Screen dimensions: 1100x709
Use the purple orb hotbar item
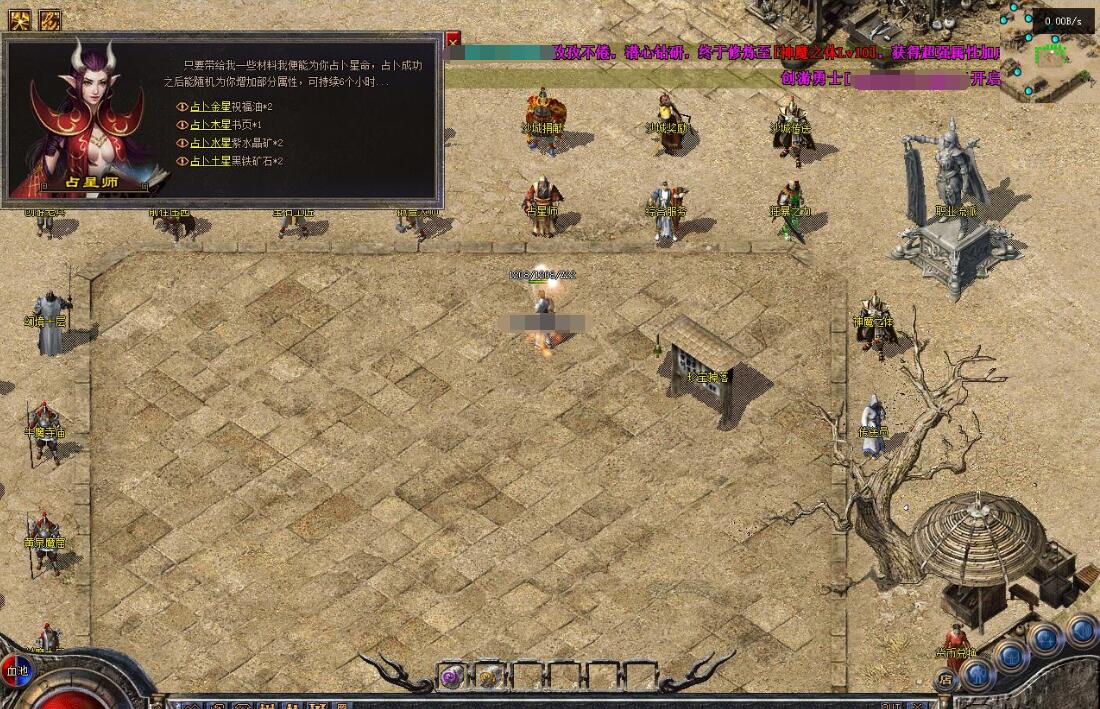point(451,677)
